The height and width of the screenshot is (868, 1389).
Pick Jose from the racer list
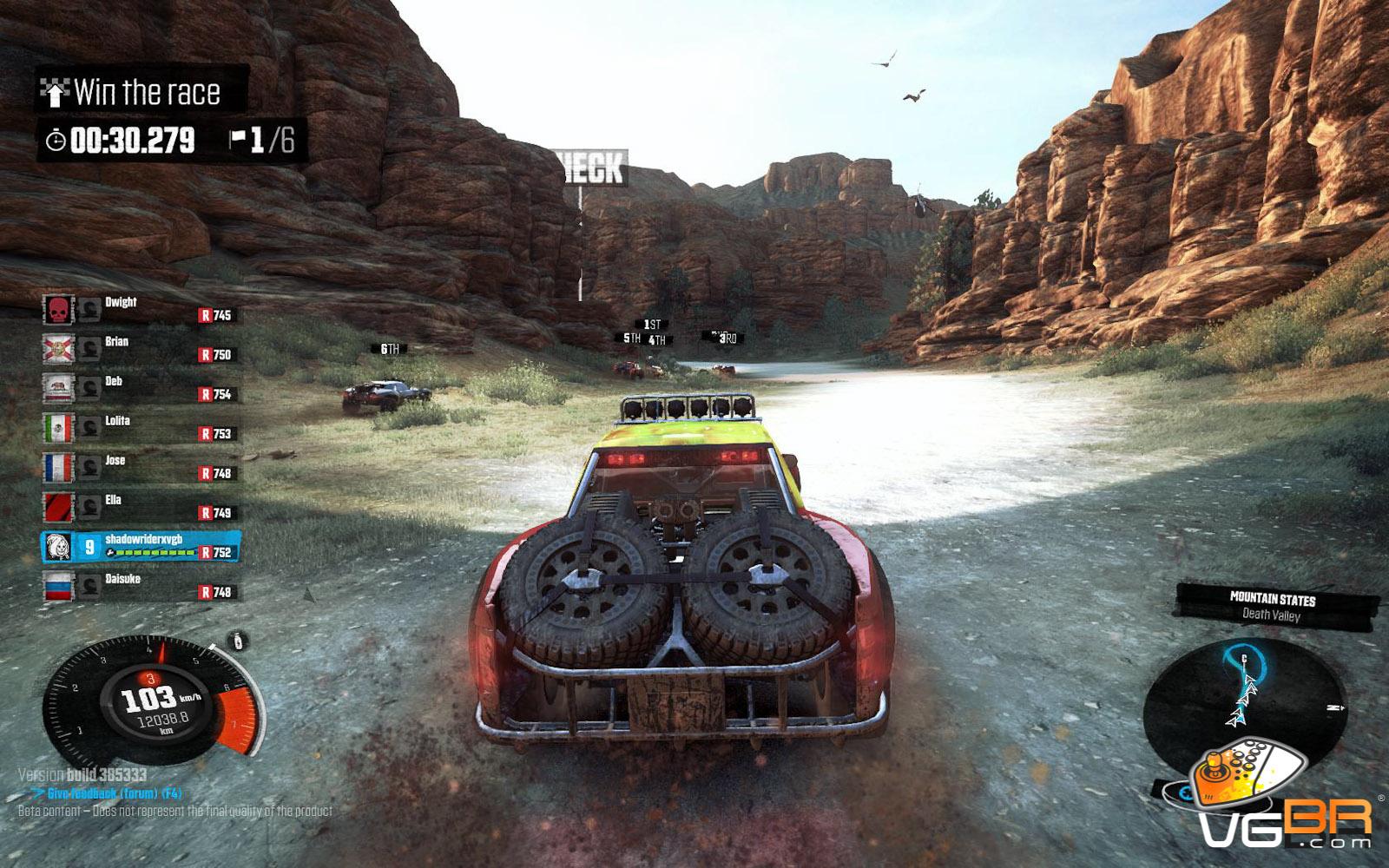(139, 467)
